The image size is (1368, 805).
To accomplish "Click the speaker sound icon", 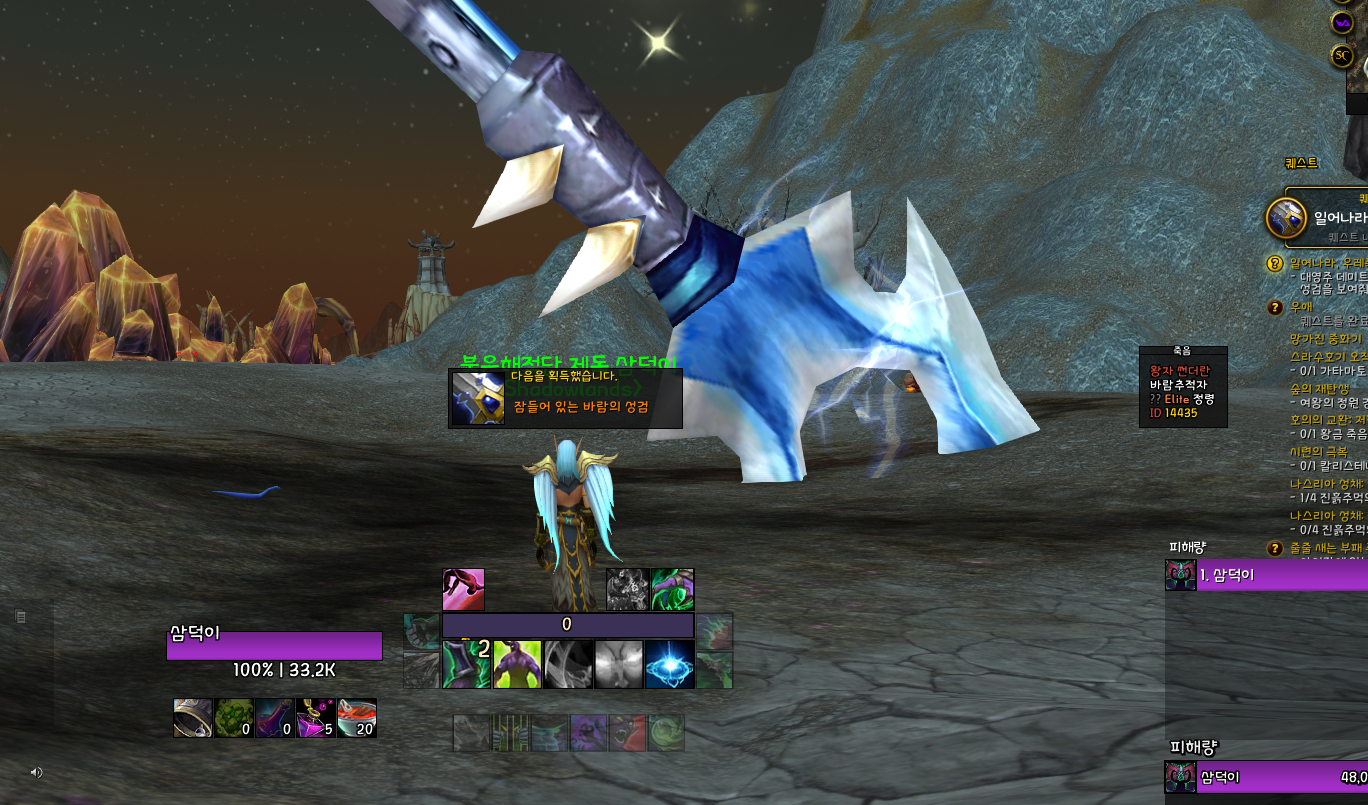I will 37,772.
